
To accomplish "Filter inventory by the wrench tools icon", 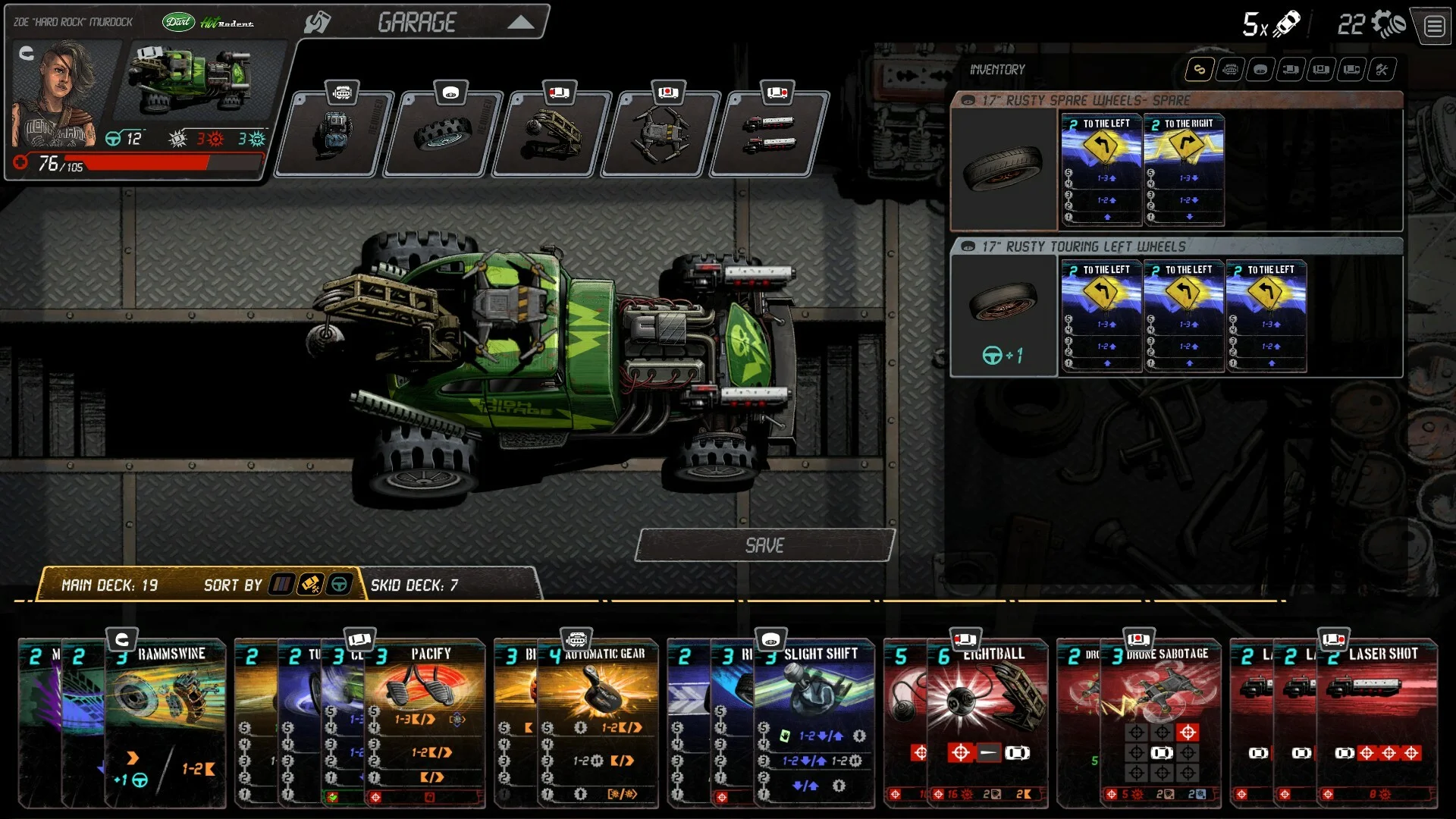I will pyautogui.click(x=1382, y=70).
